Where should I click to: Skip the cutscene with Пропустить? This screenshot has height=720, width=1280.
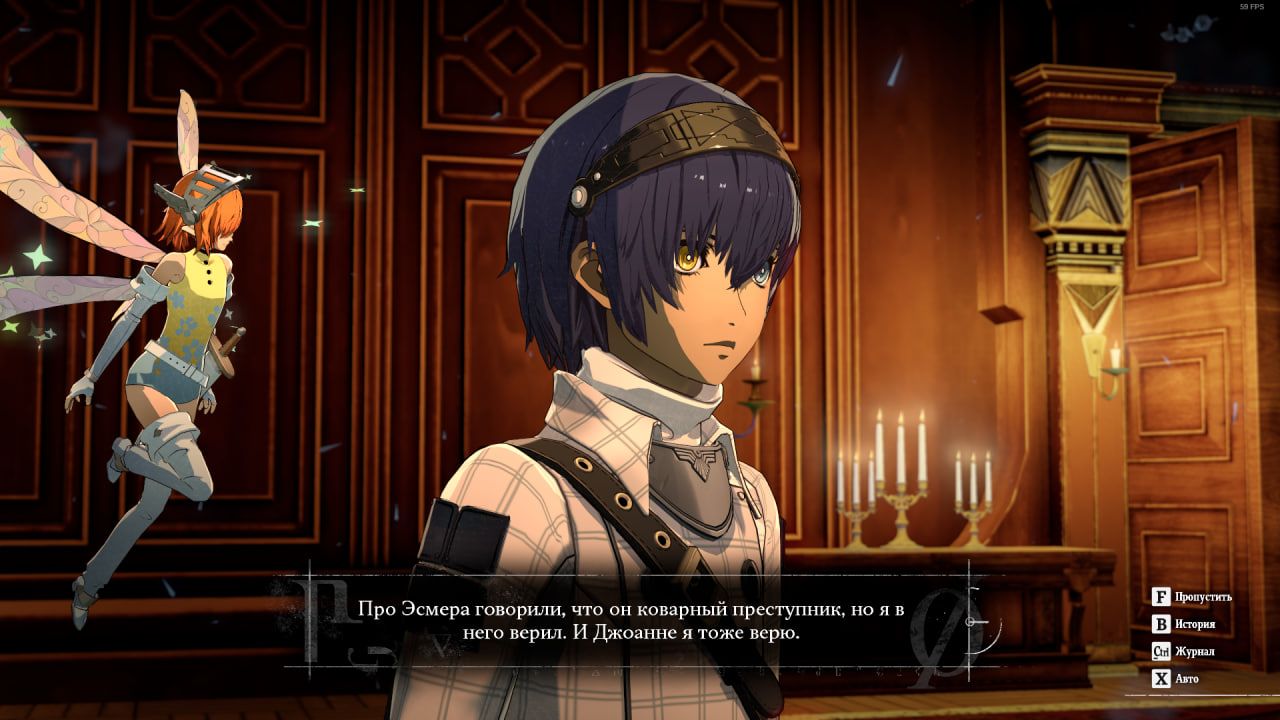pyautogui.click(x=1191, y=597)
